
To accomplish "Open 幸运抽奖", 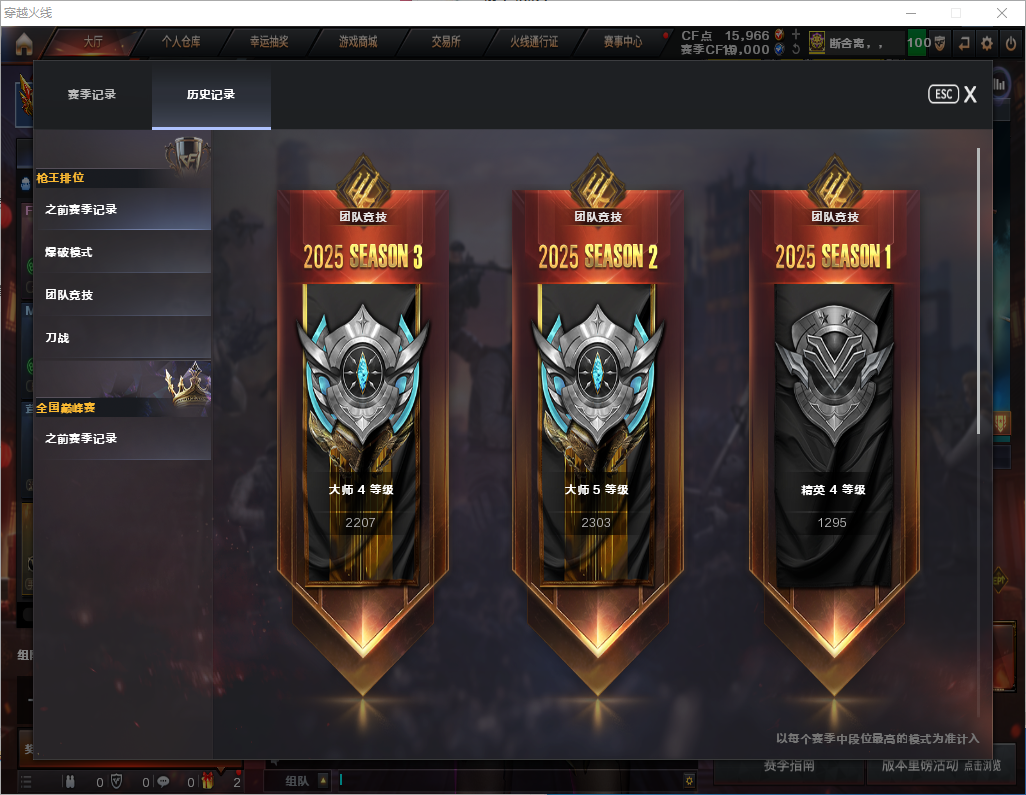I will point(269,42).
